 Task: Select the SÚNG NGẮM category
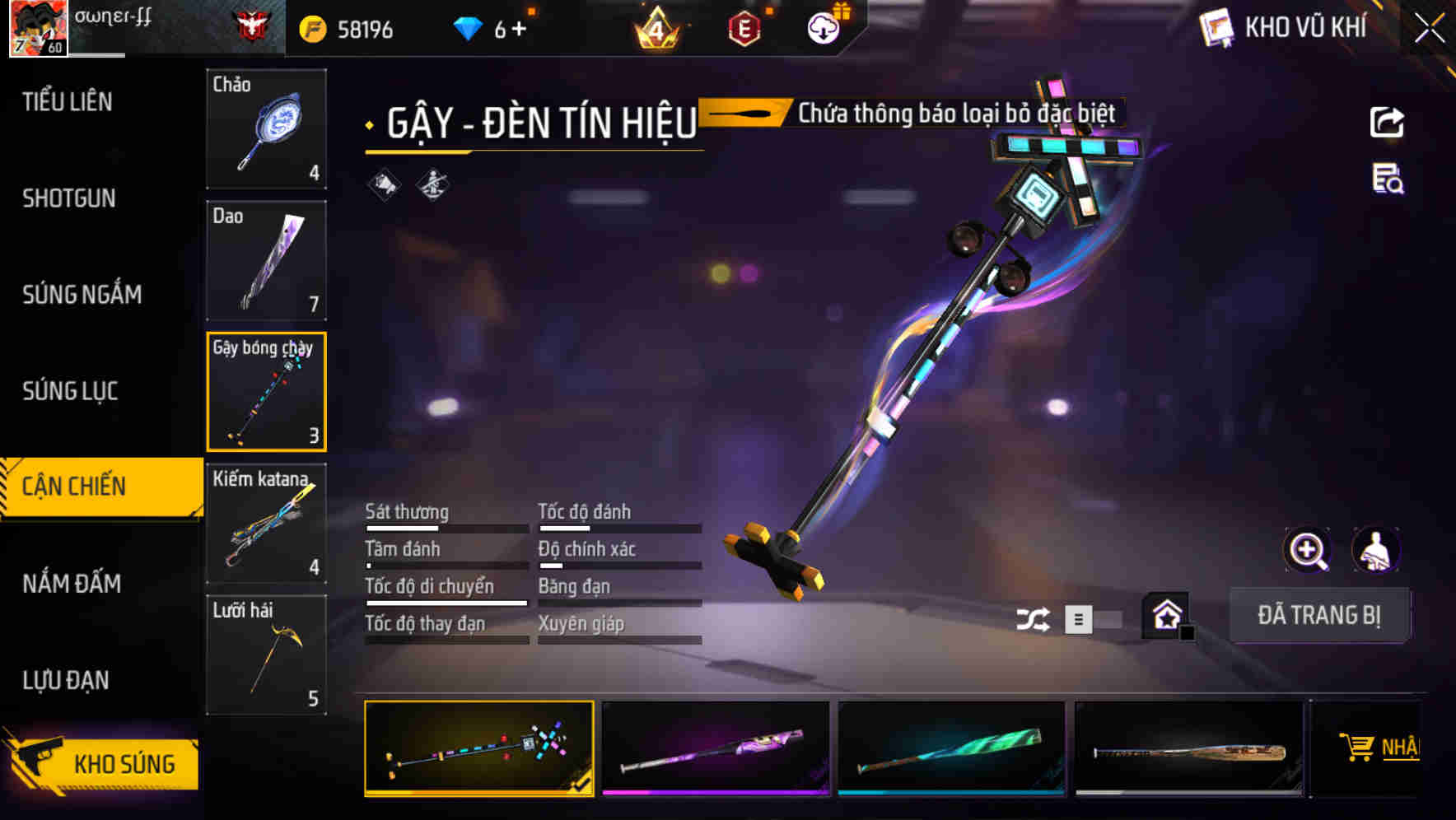pyautogui.click(x=82, y=295)
